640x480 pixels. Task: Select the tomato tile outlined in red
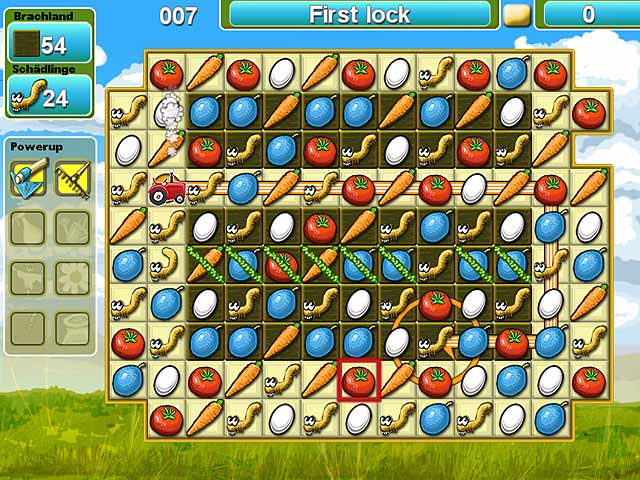coord(359,380)
